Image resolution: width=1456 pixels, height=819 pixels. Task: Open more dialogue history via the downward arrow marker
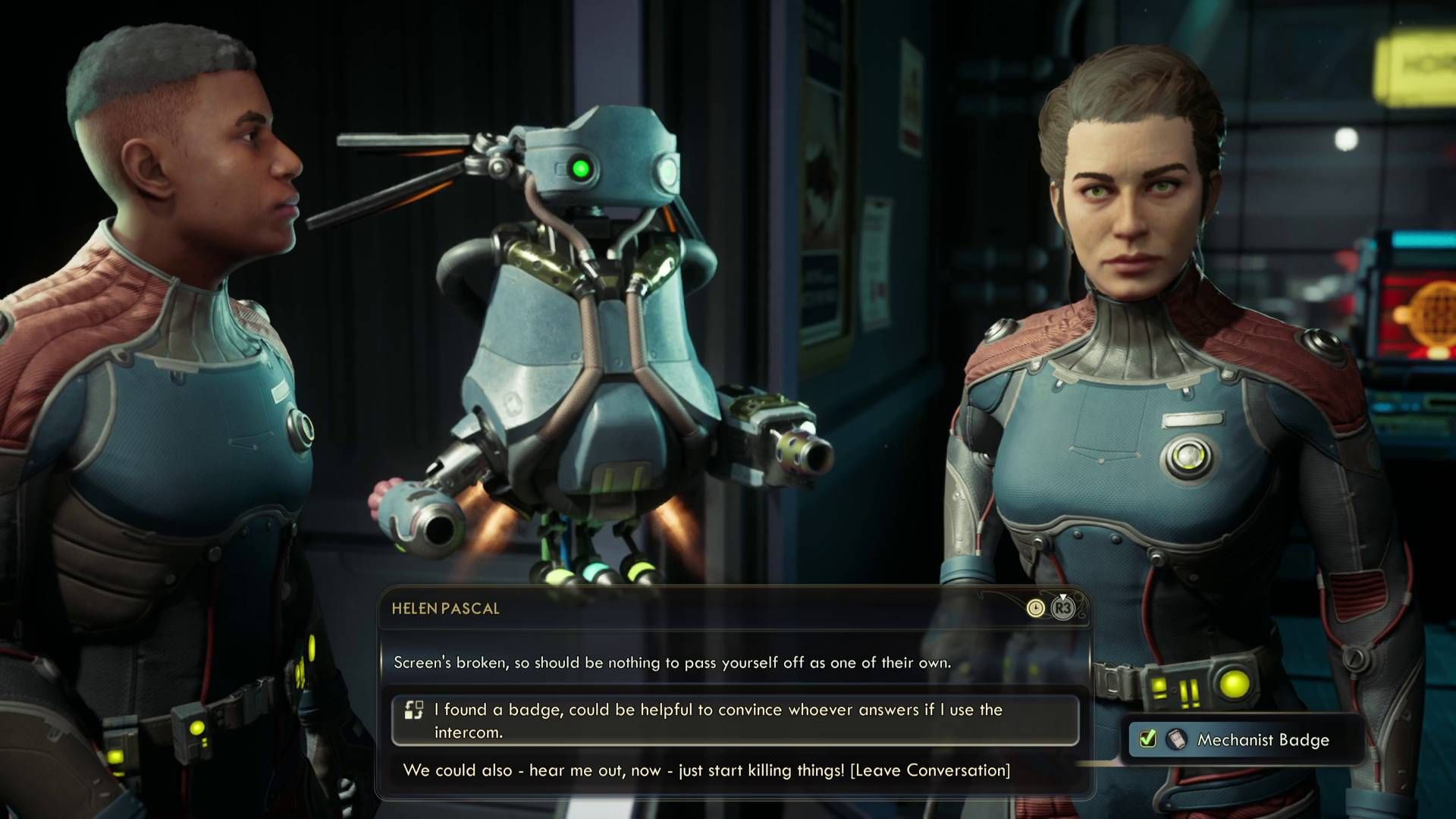[x=1062, y=596]
